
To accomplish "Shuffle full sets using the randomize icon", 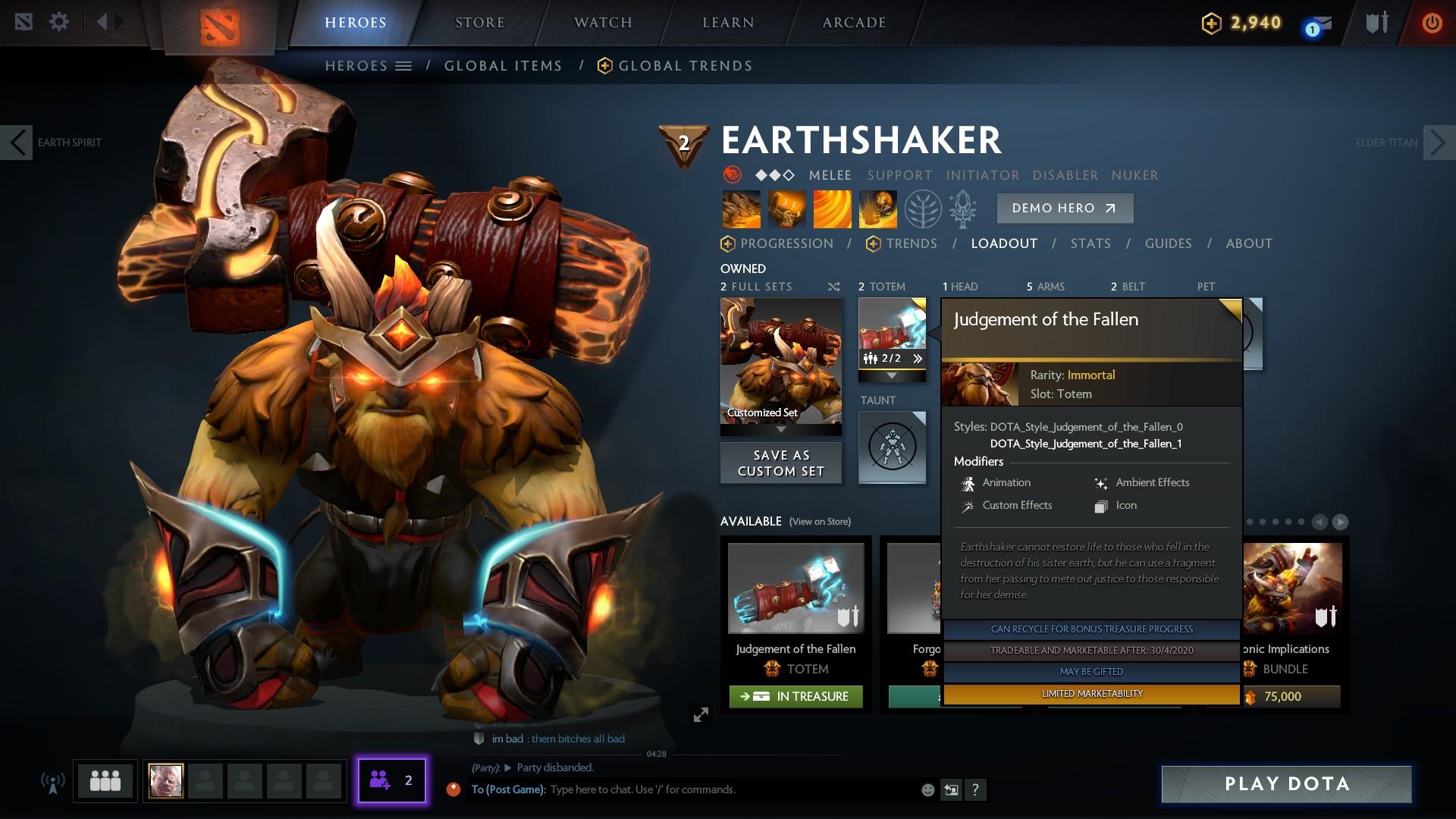I will click(834, 287).
